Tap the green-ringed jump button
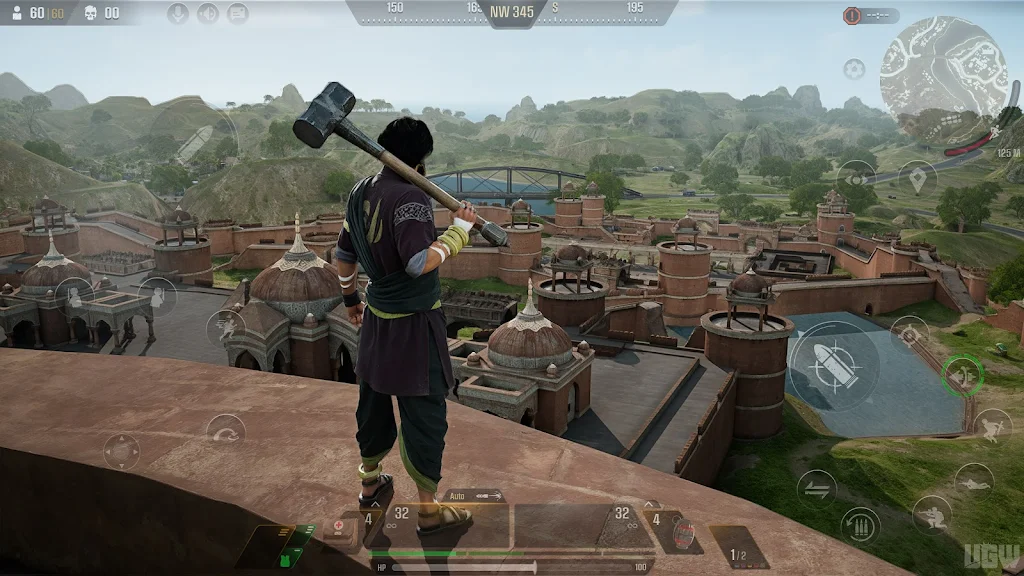The height and width of the screenshot is (576, 1024). [x=963, y=375]
